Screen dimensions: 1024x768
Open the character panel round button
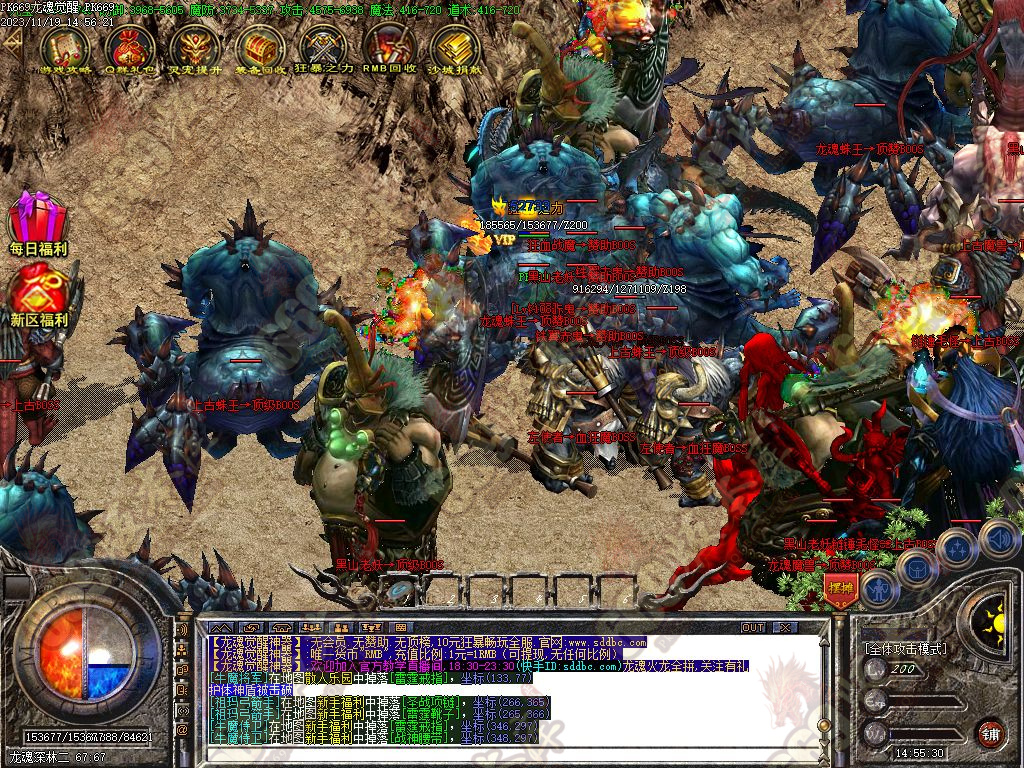pyautogui.click(x=877, y=588)
